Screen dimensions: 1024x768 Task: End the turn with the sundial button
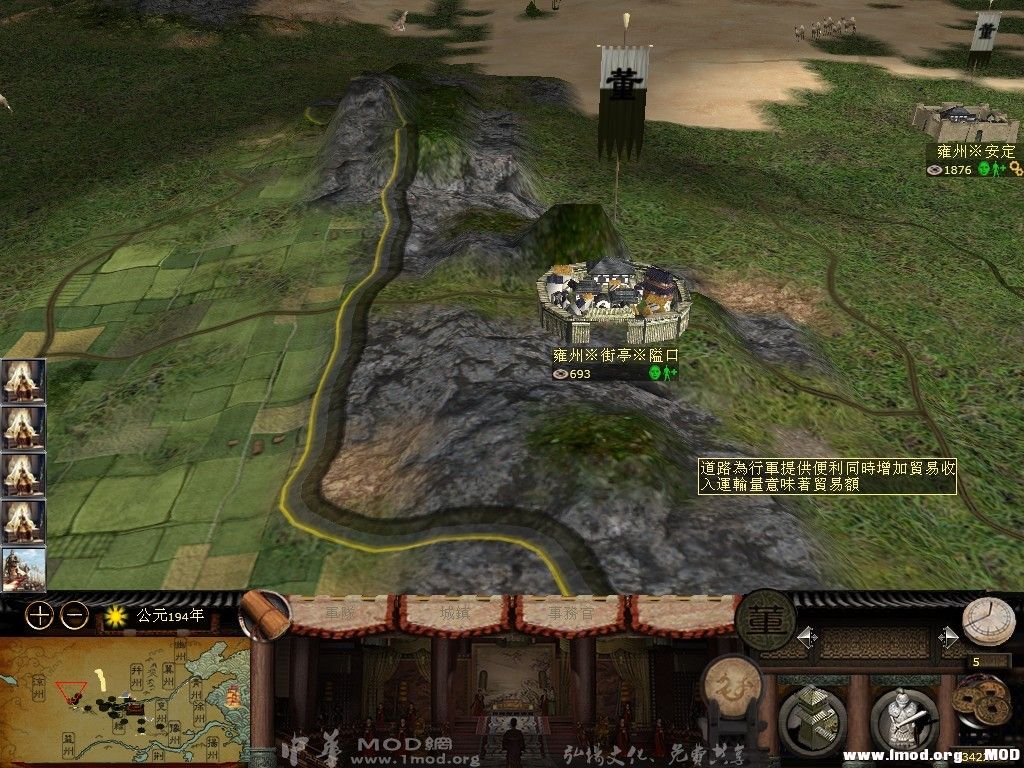point(988,621)
